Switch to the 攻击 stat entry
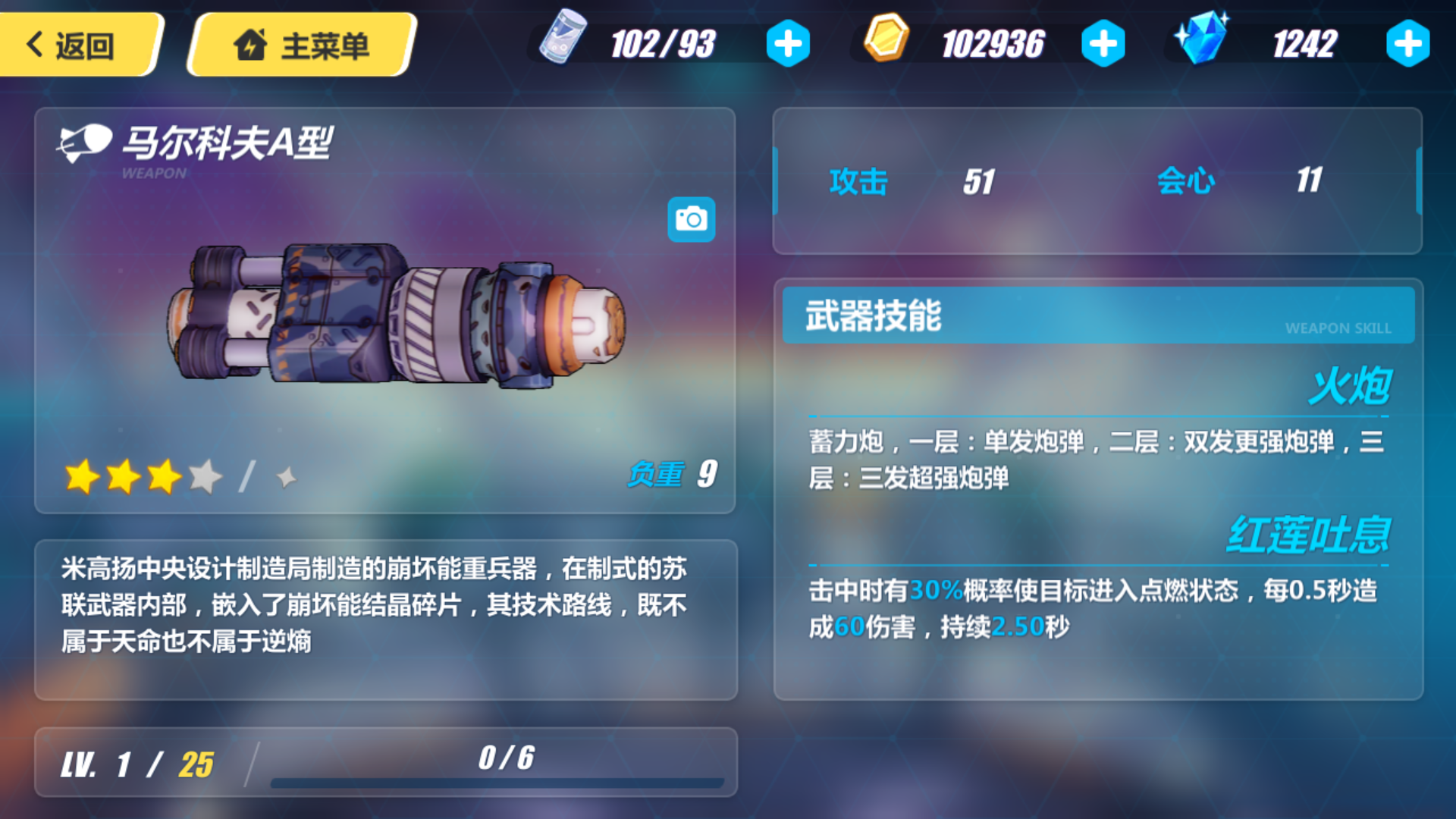Screen dimensions: 1456x819 click(858, 180)
